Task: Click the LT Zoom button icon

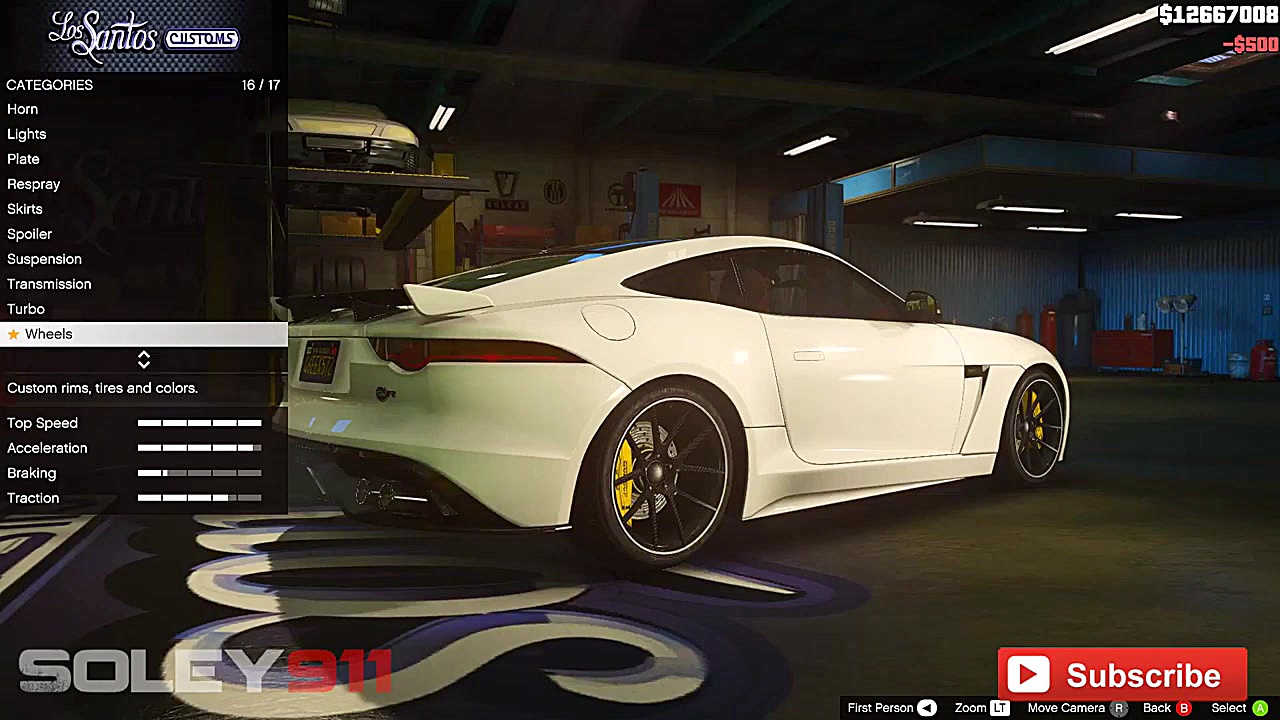Action: [x=1000, y=708]
